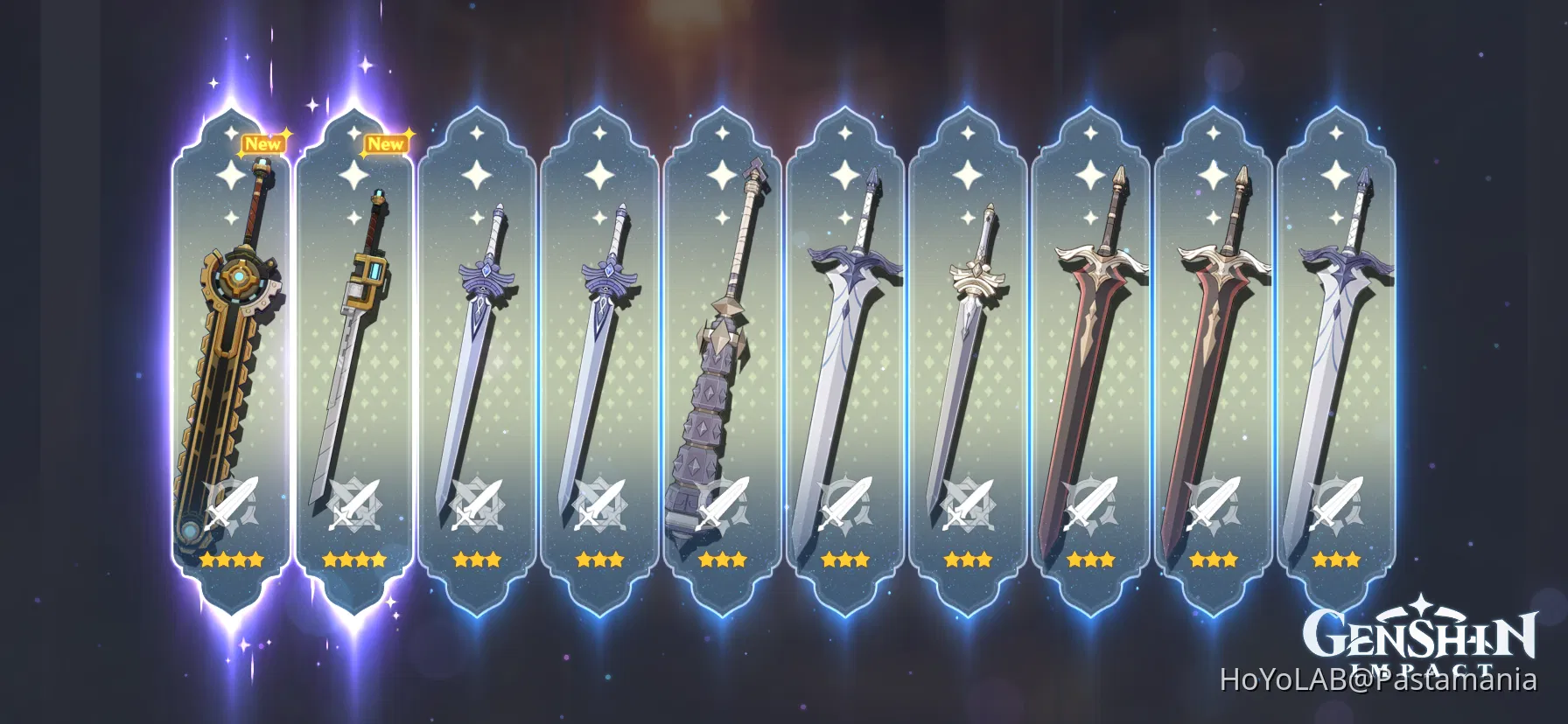This screenshot has width=1568, height=724.
Task: Click the New badge on the Whiteblind card
Action: tap(262, 144)
